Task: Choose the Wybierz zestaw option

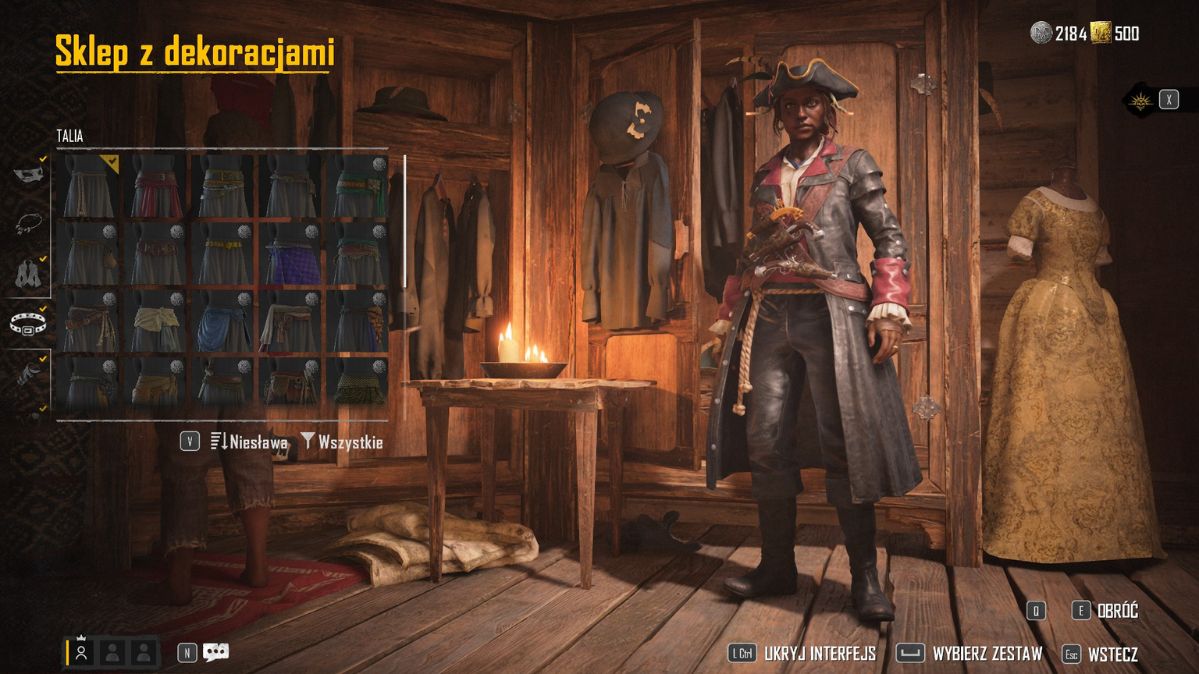Action: [x=970, y=654]
